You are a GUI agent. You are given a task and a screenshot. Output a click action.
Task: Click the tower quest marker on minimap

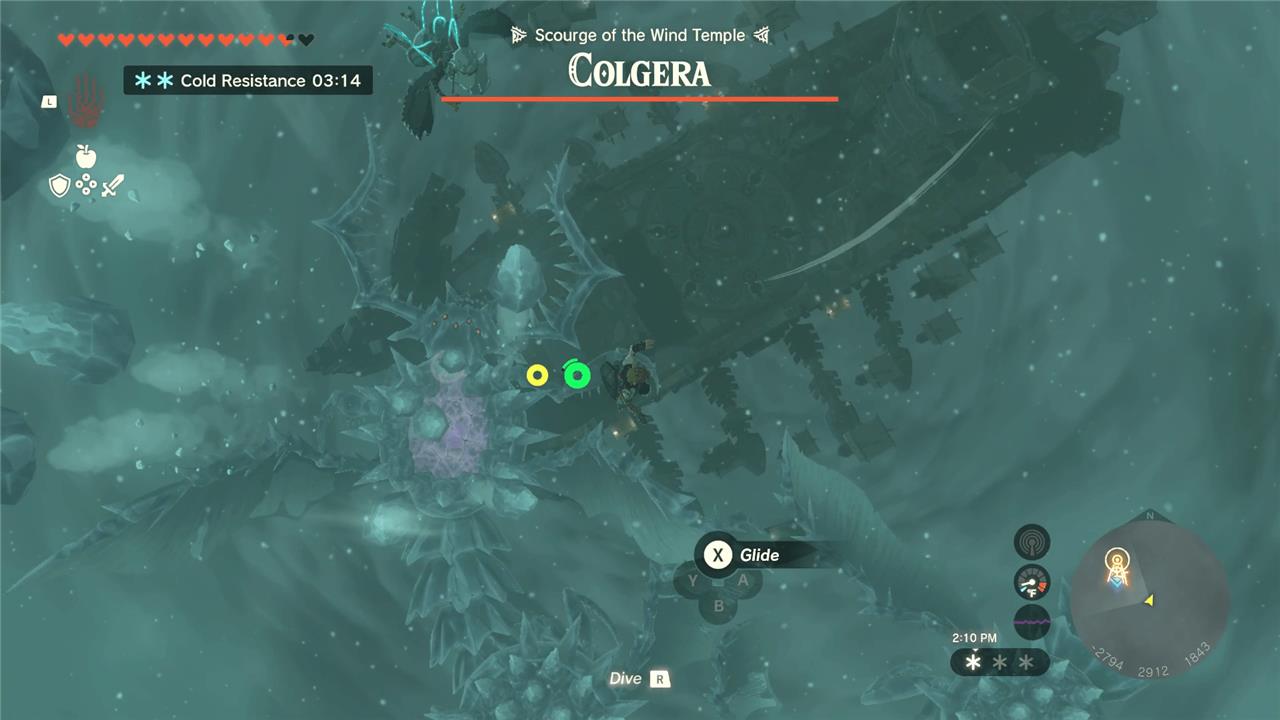pyautogui.click(x=1117, y=567)
